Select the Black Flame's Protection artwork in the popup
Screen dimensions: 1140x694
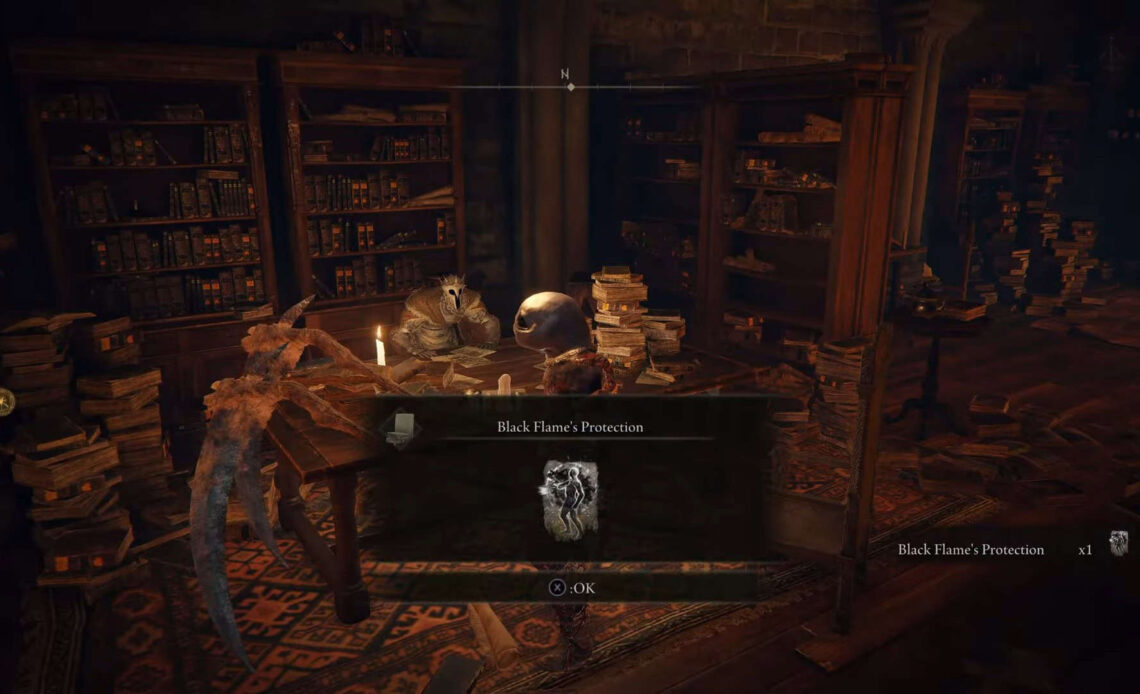pyautogui.click(x=562, y=500)
